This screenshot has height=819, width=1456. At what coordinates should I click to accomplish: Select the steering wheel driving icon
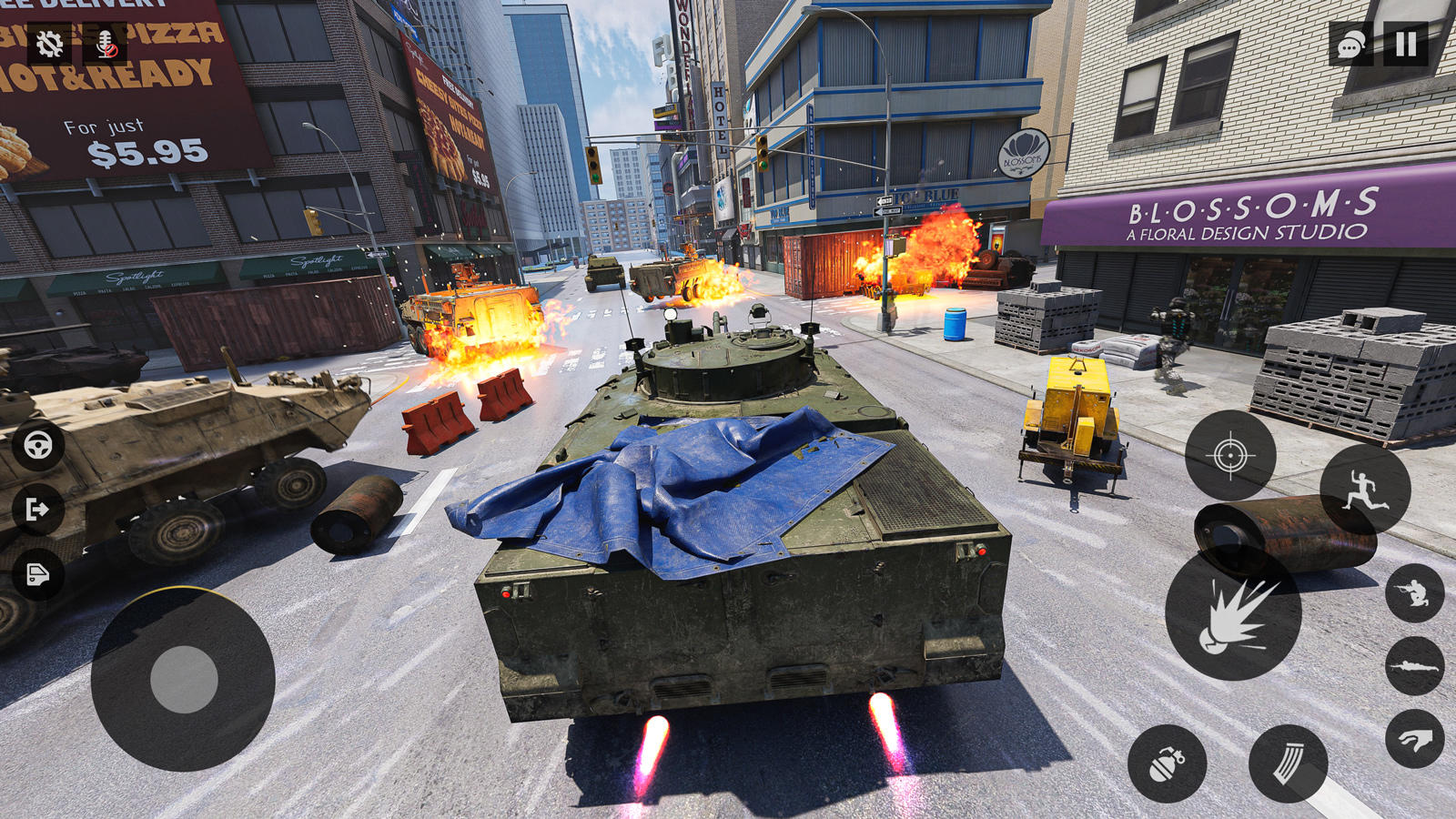click(x=36, y=445)
